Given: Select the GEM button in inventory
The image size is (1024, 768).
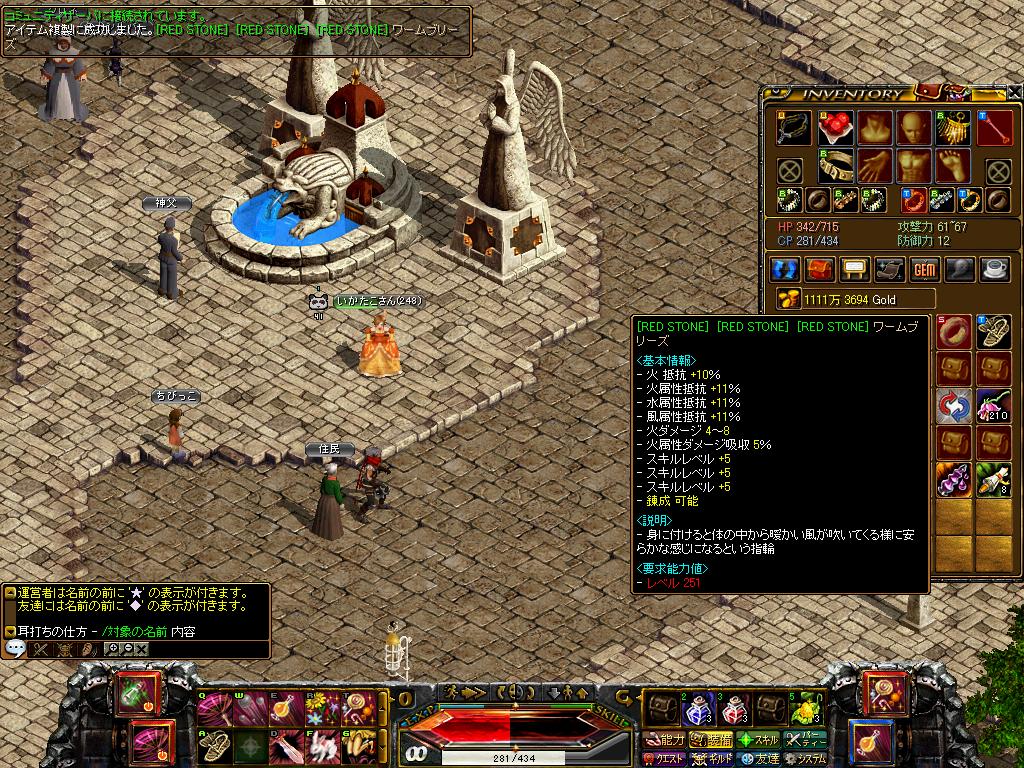Looking at the screenshot, I should [x=923, y=269].
